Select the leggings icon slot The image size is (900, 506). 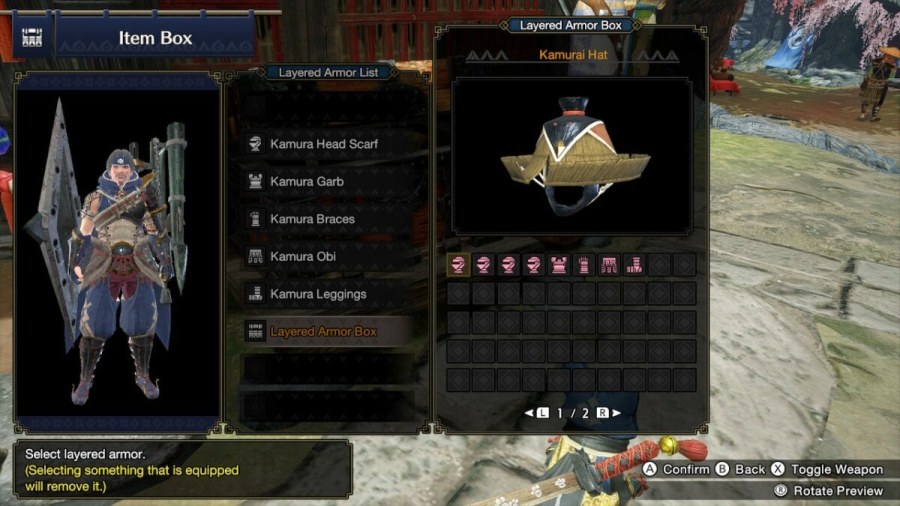pos(634,265)
